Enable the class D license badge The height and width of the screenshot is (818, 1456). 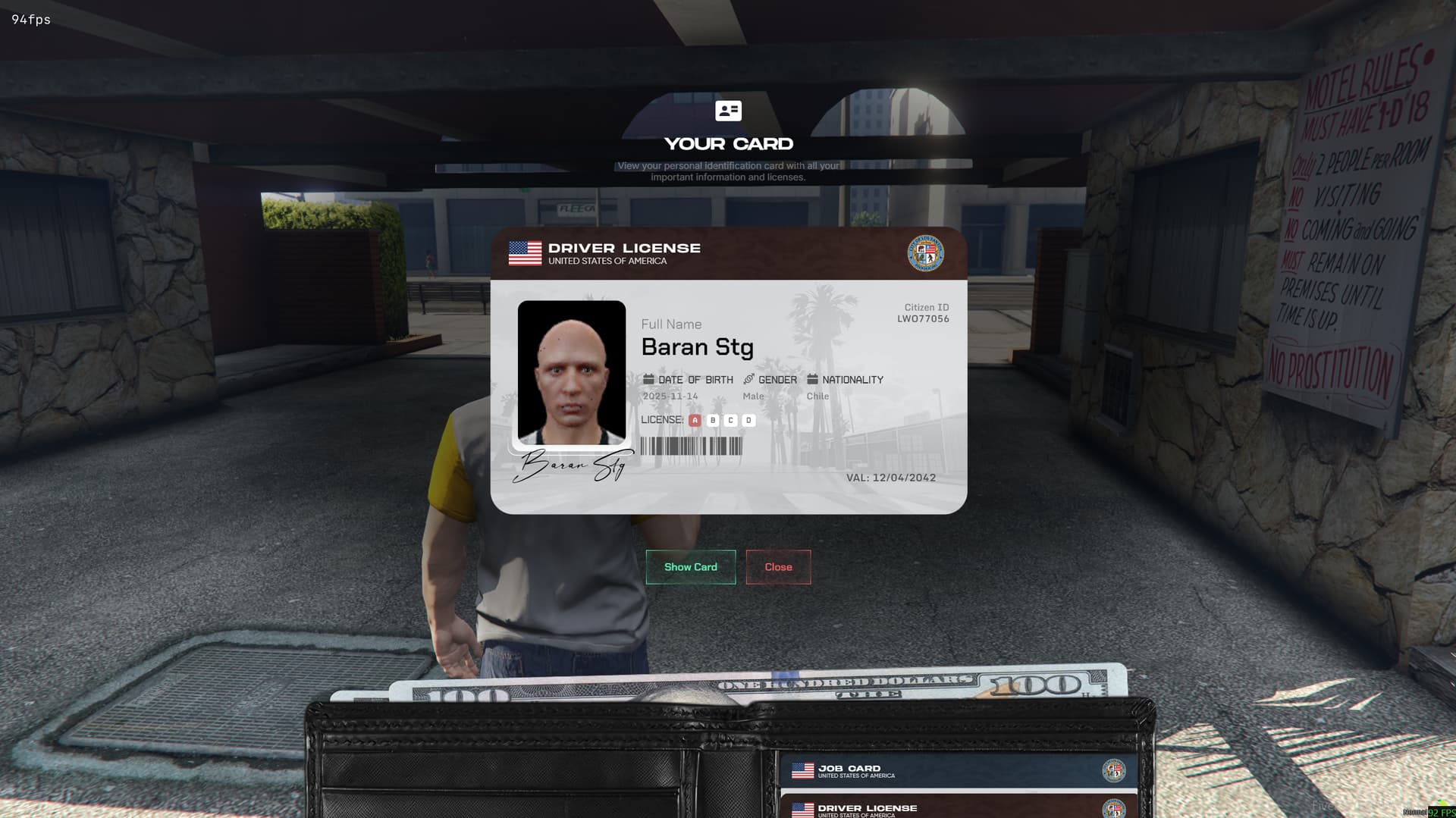(x=748, y=419)
